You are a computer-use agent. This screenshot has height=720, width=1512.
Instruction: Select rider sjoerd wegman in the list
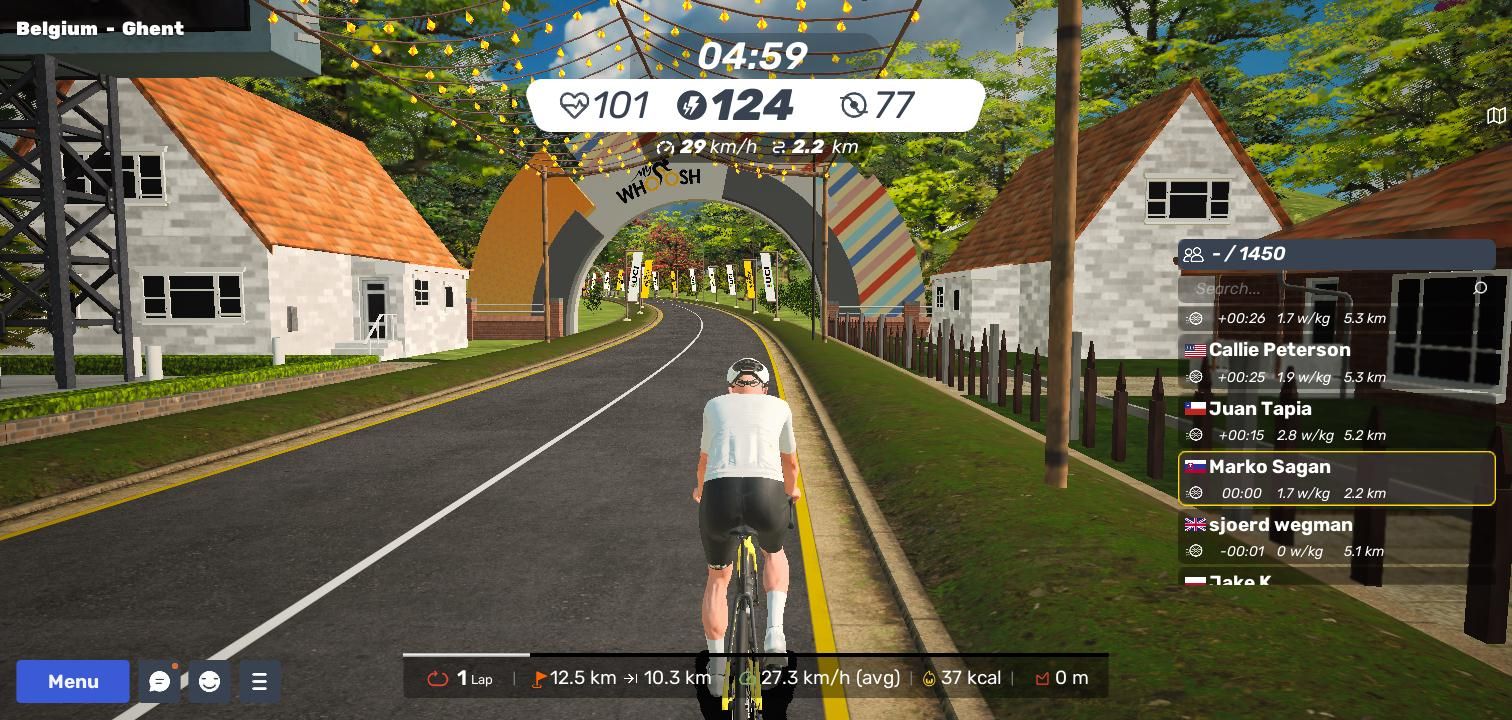click(1336, 537)
